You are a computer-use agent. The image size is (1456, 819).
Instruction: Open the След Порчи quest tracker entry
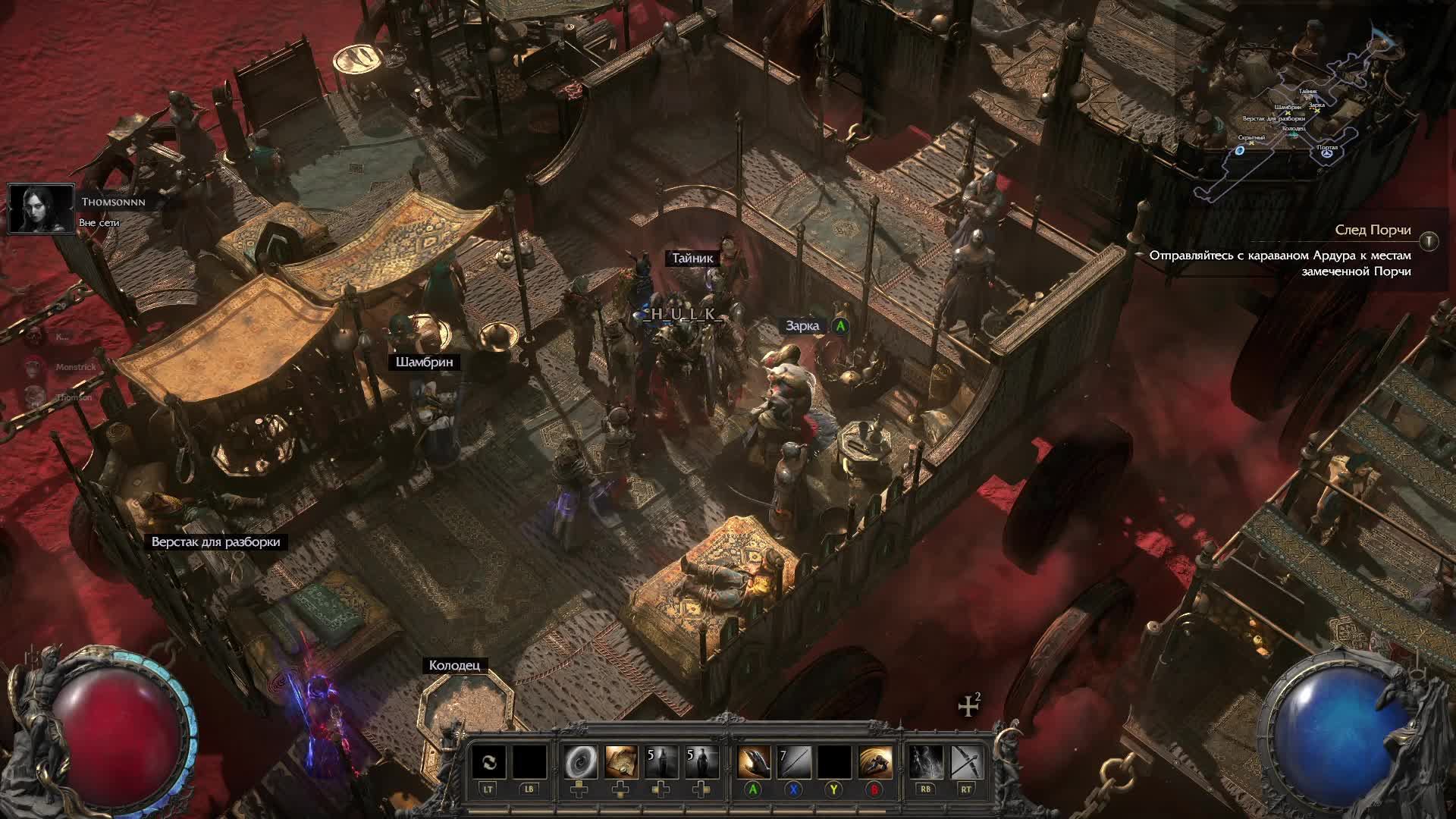click(1373, 230)
